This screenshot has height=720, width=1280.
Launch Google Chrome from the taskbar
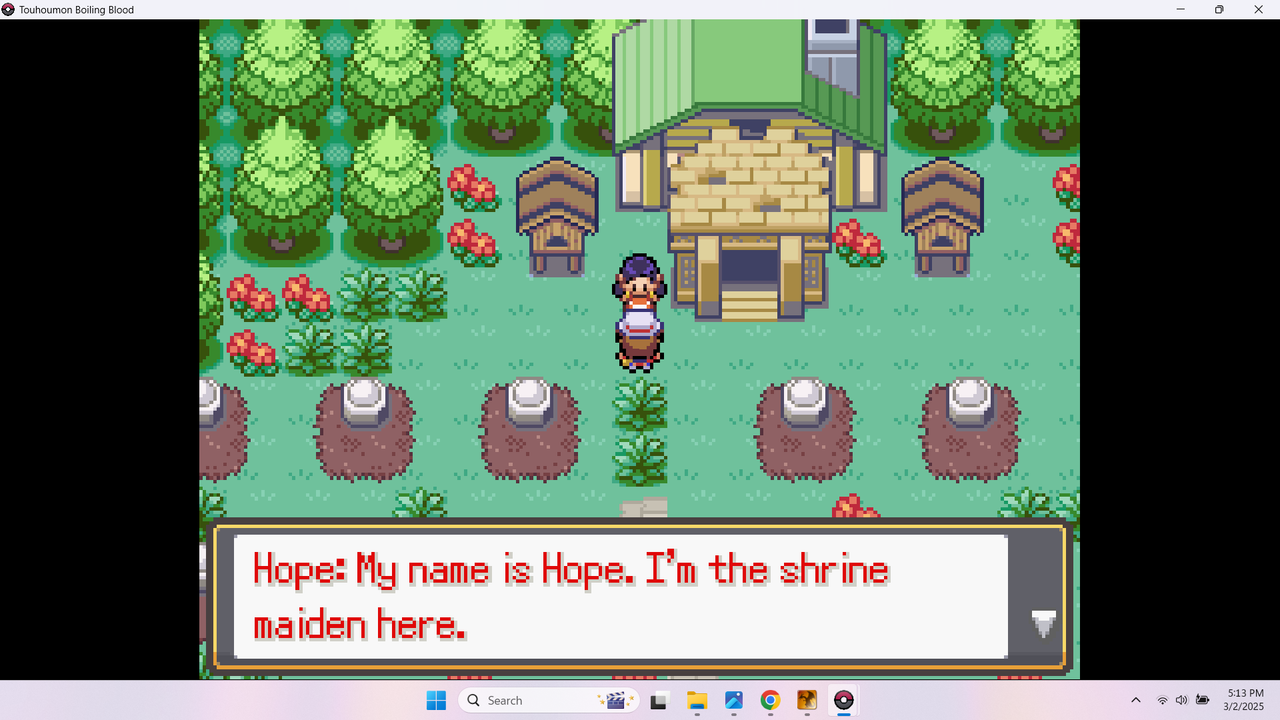tap(770, 700)
